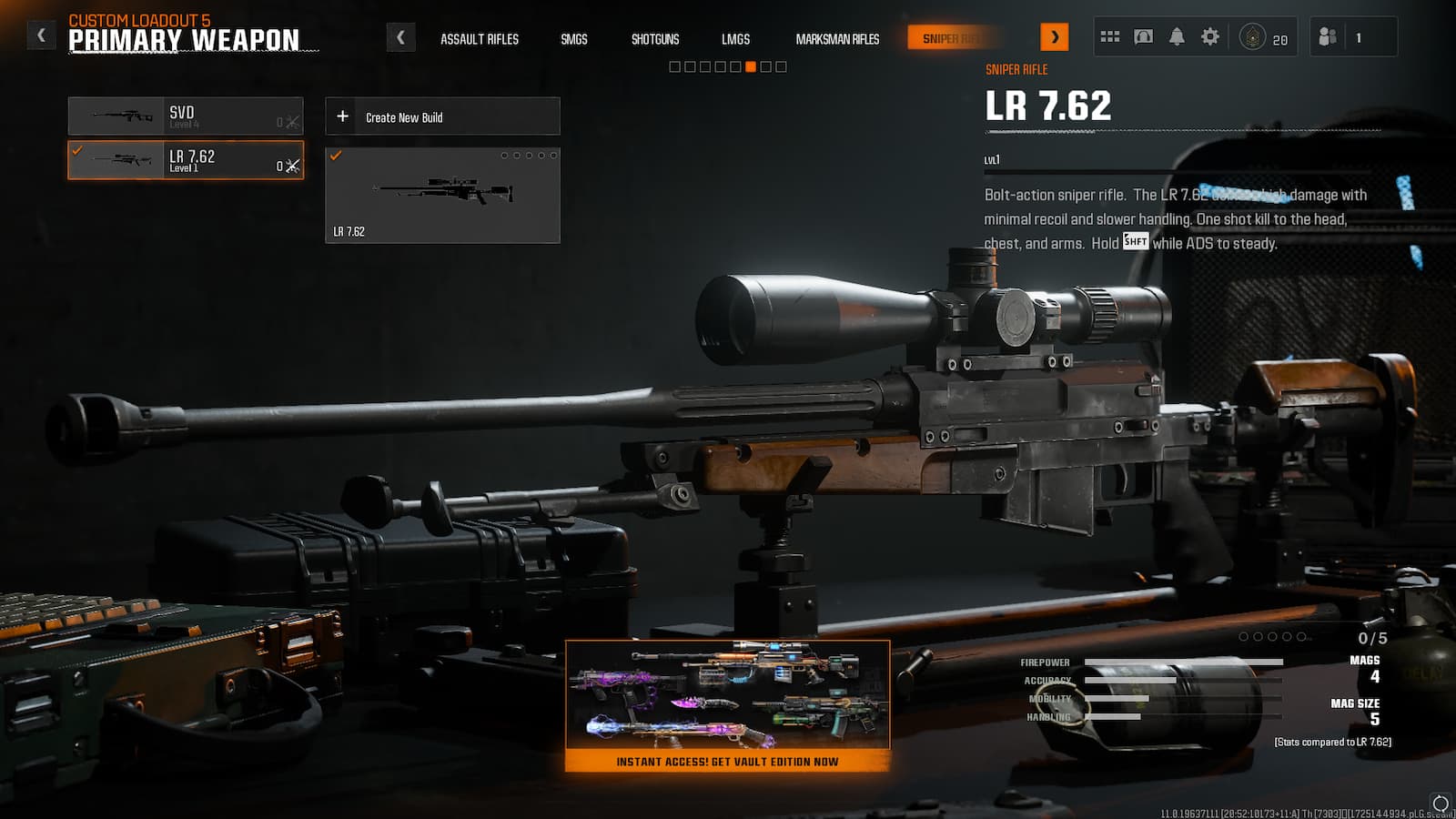Click the plus icon to create new build
1456x819 pixels.
(343, 116)
